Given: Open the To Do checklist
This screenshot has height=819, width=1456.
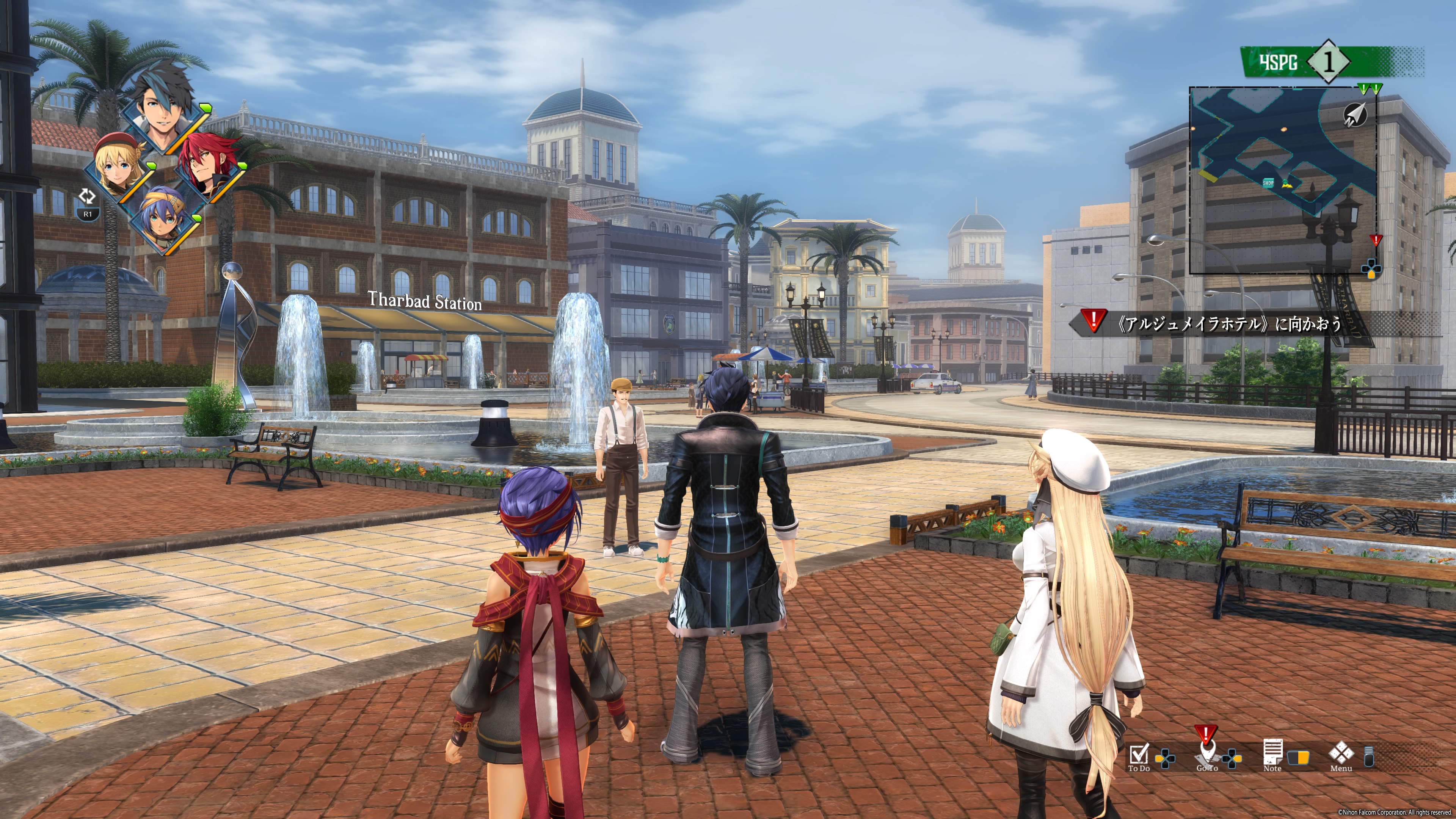Looking at the screenshot, I should [1139, 756].
